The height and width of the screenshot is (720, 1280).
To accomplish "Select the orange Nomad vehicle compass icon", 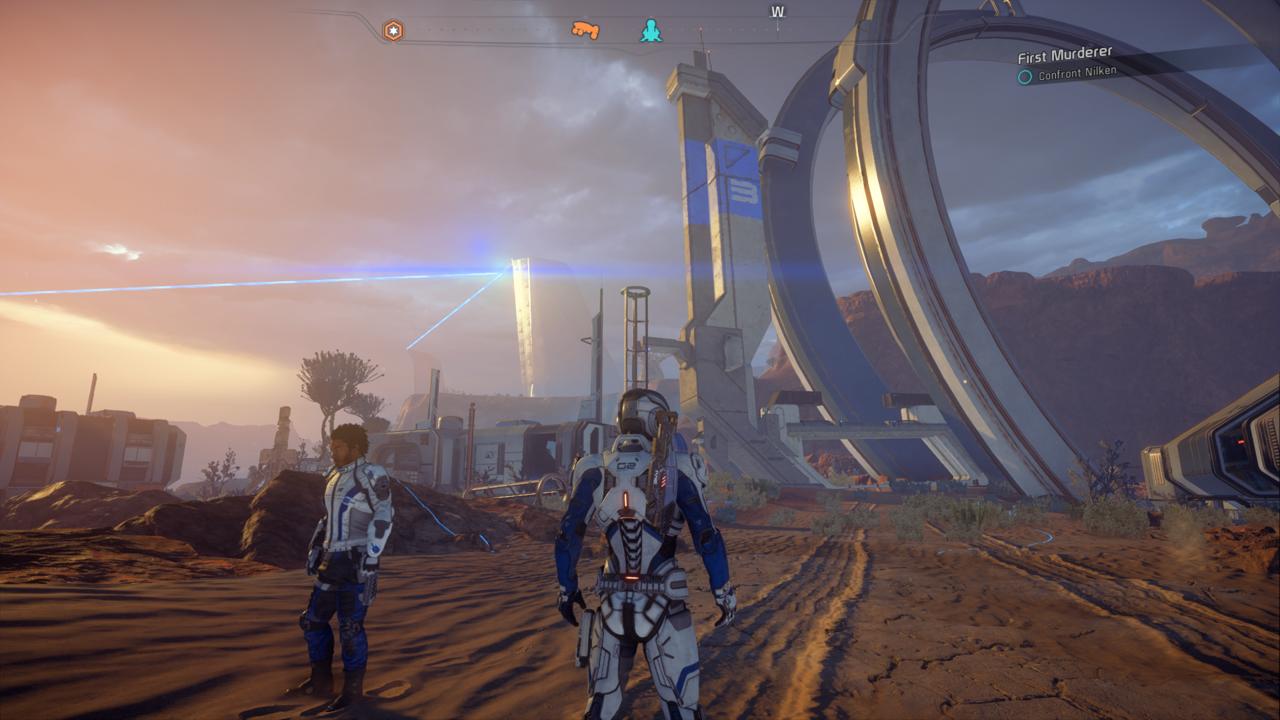I will point(585,30).
